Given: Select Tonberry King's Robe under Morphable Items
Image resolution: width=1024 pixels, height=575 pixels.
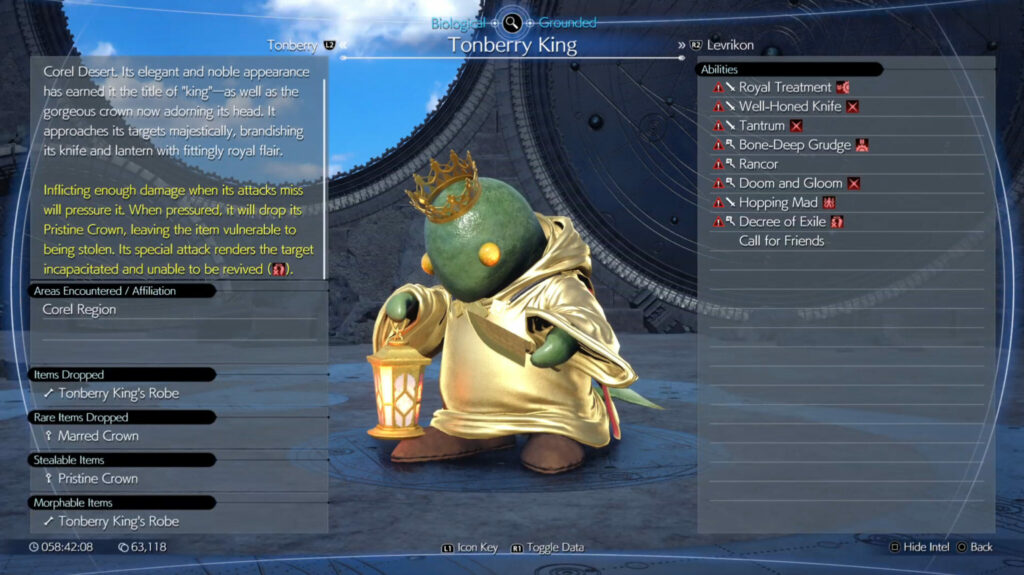Looking at the screenshot, I should pyautogui.click(x=118, y=521).
